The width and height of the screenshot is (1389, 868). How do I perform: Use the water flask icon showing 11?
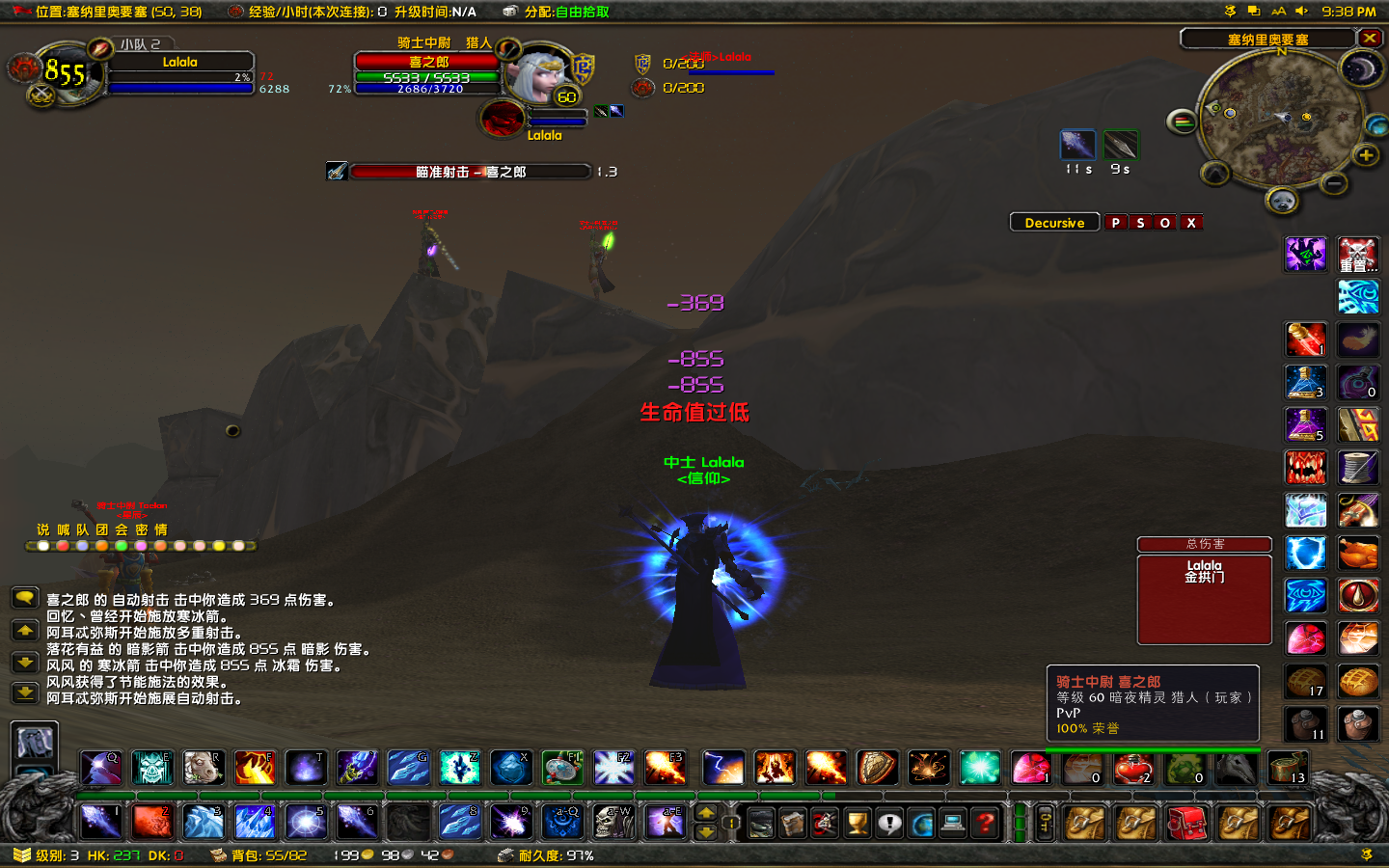click(x=1305, y=724)
